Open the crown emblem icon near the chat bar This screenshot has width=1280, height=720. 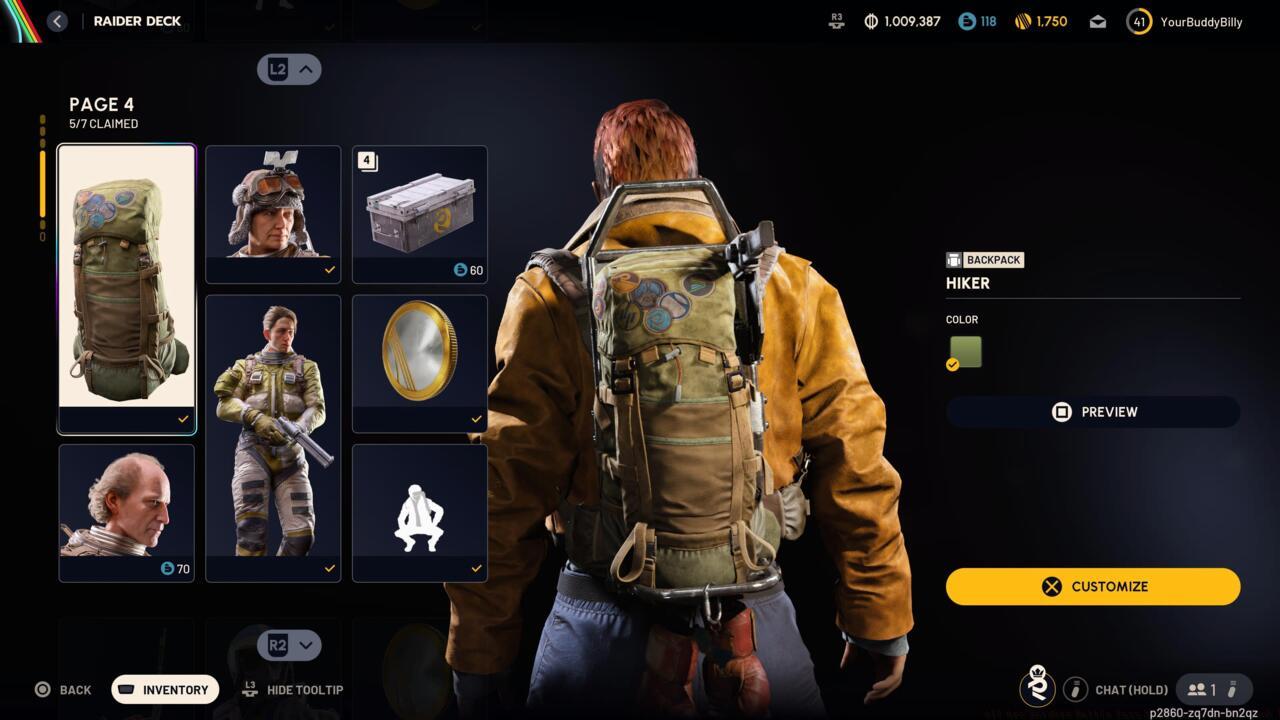pos(1038,688)
